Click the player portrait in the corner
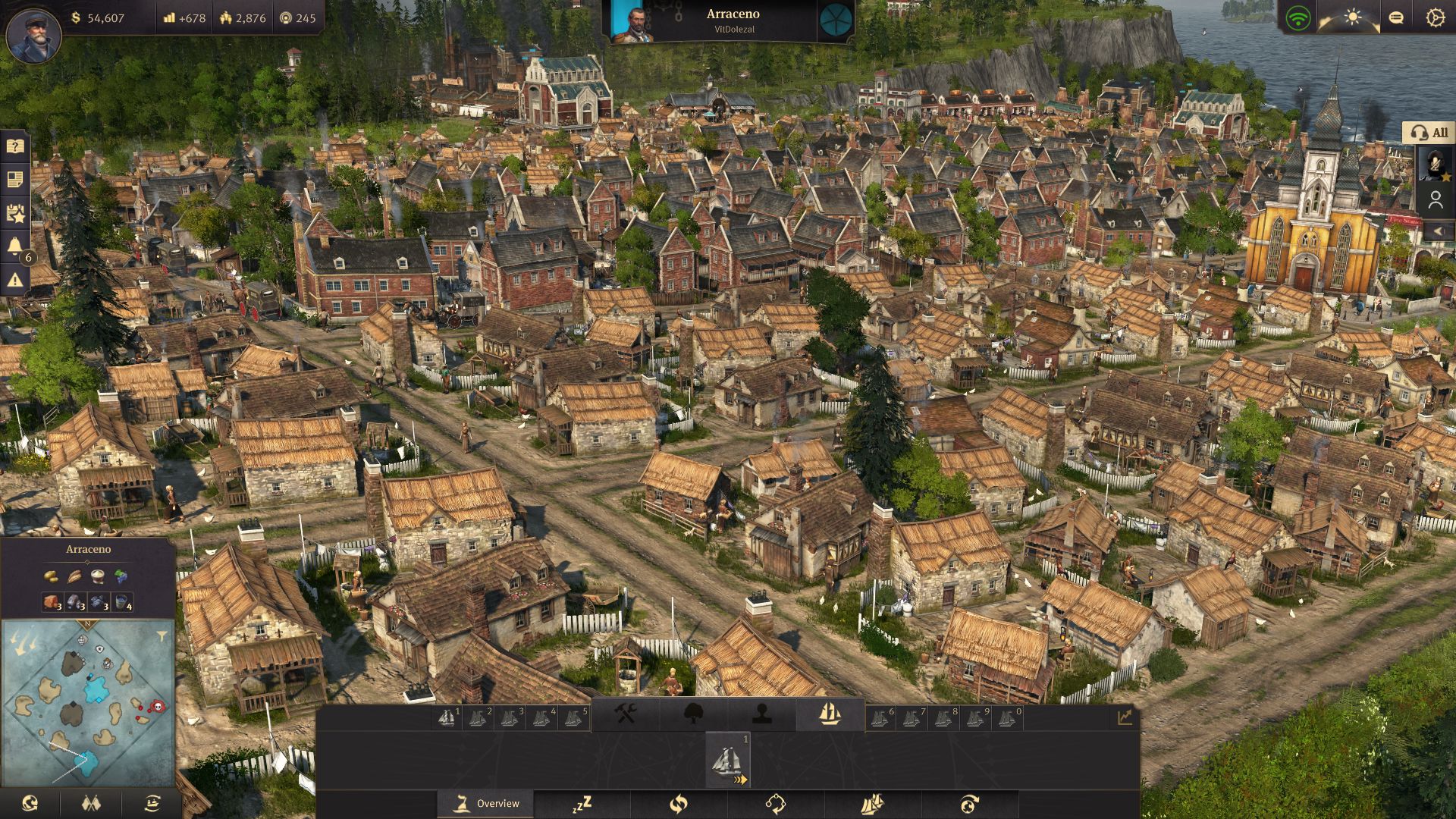 click(x=33, y=36)
